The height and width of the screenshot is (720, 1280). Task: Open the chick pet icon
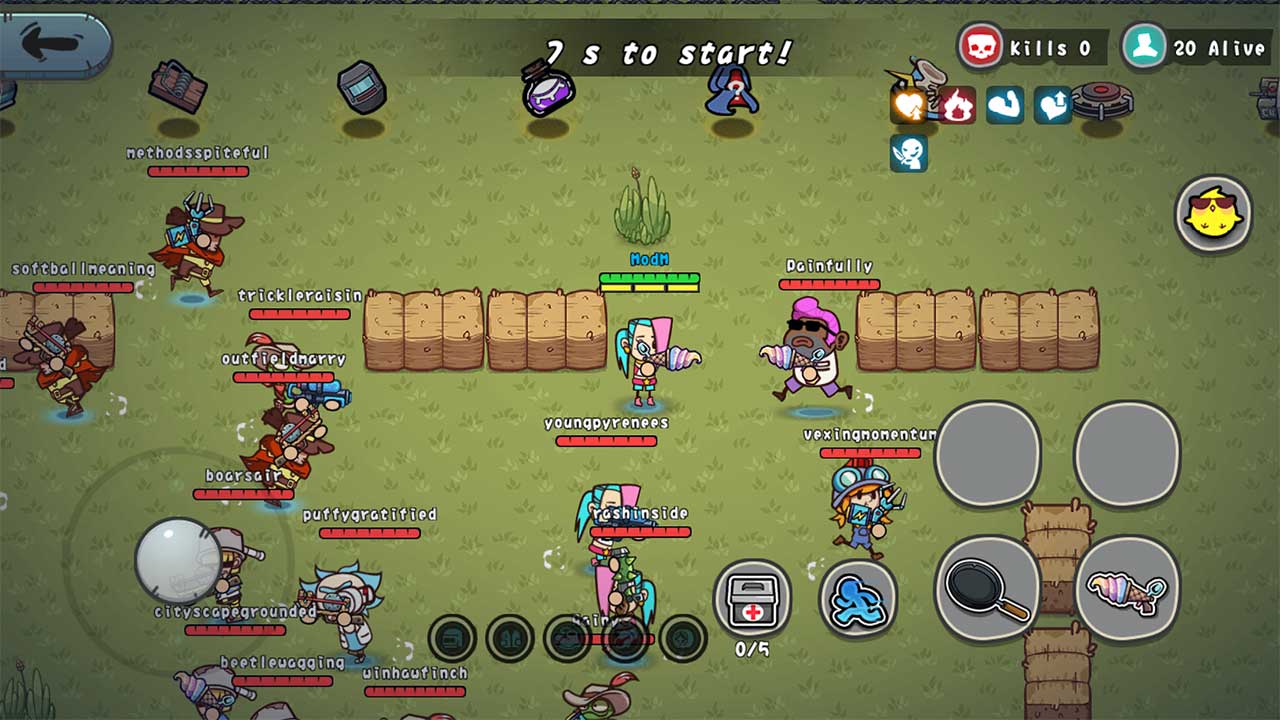[x=1213, y=214]
